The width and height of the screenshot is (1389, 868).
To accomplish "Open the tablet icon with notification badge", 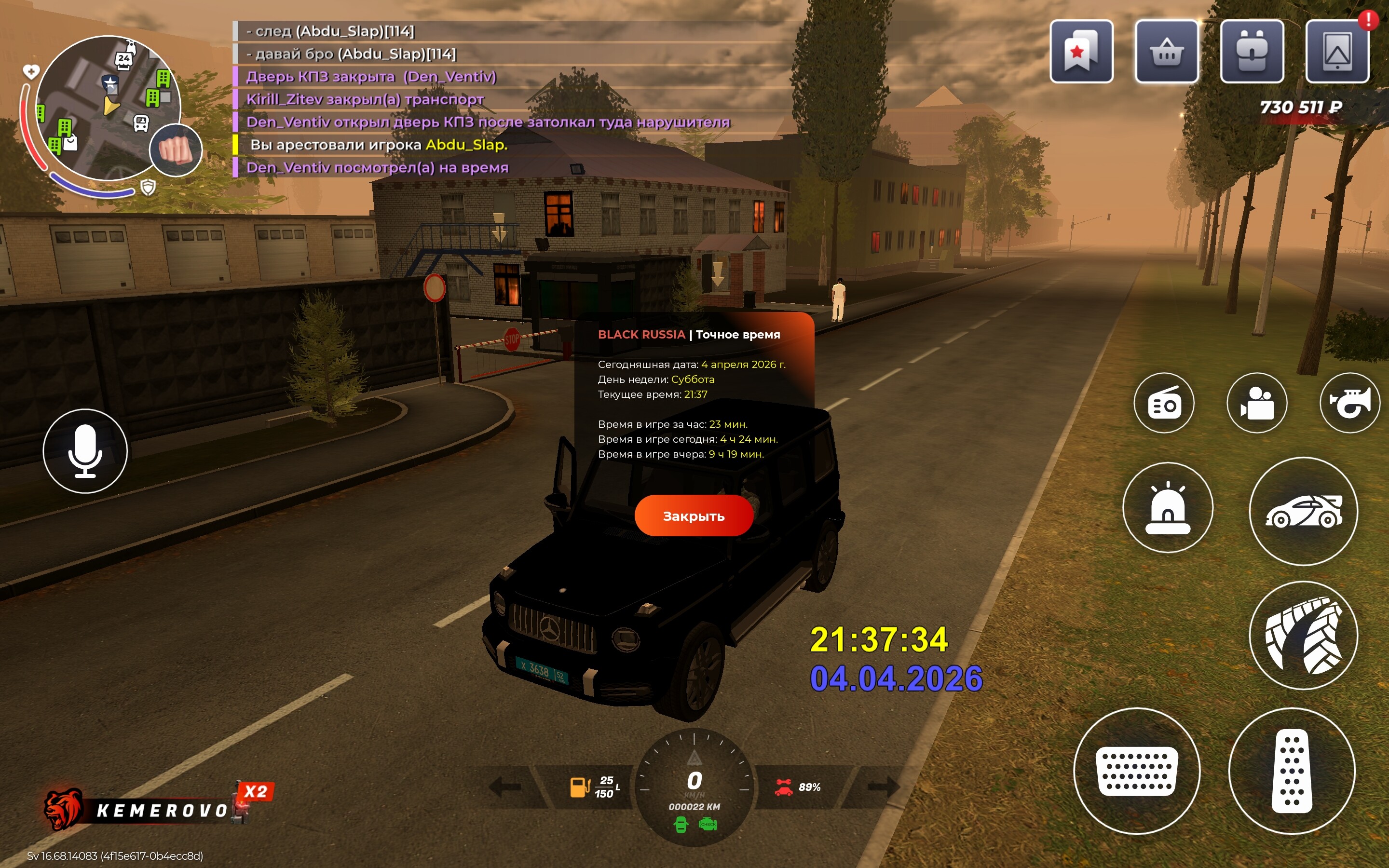I will pos(1337,52).
